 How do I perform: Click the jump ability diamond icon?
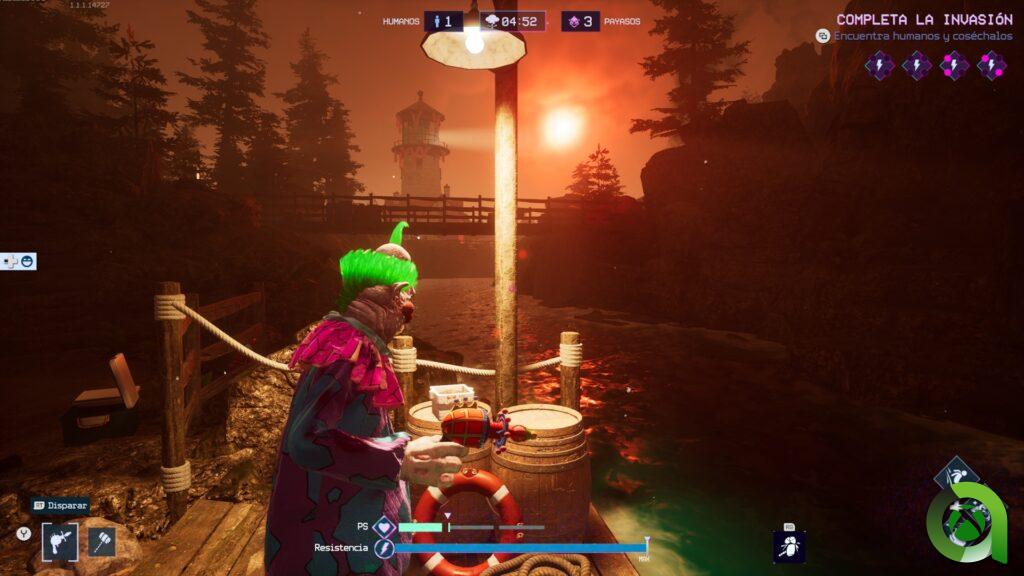coord(956,477)
